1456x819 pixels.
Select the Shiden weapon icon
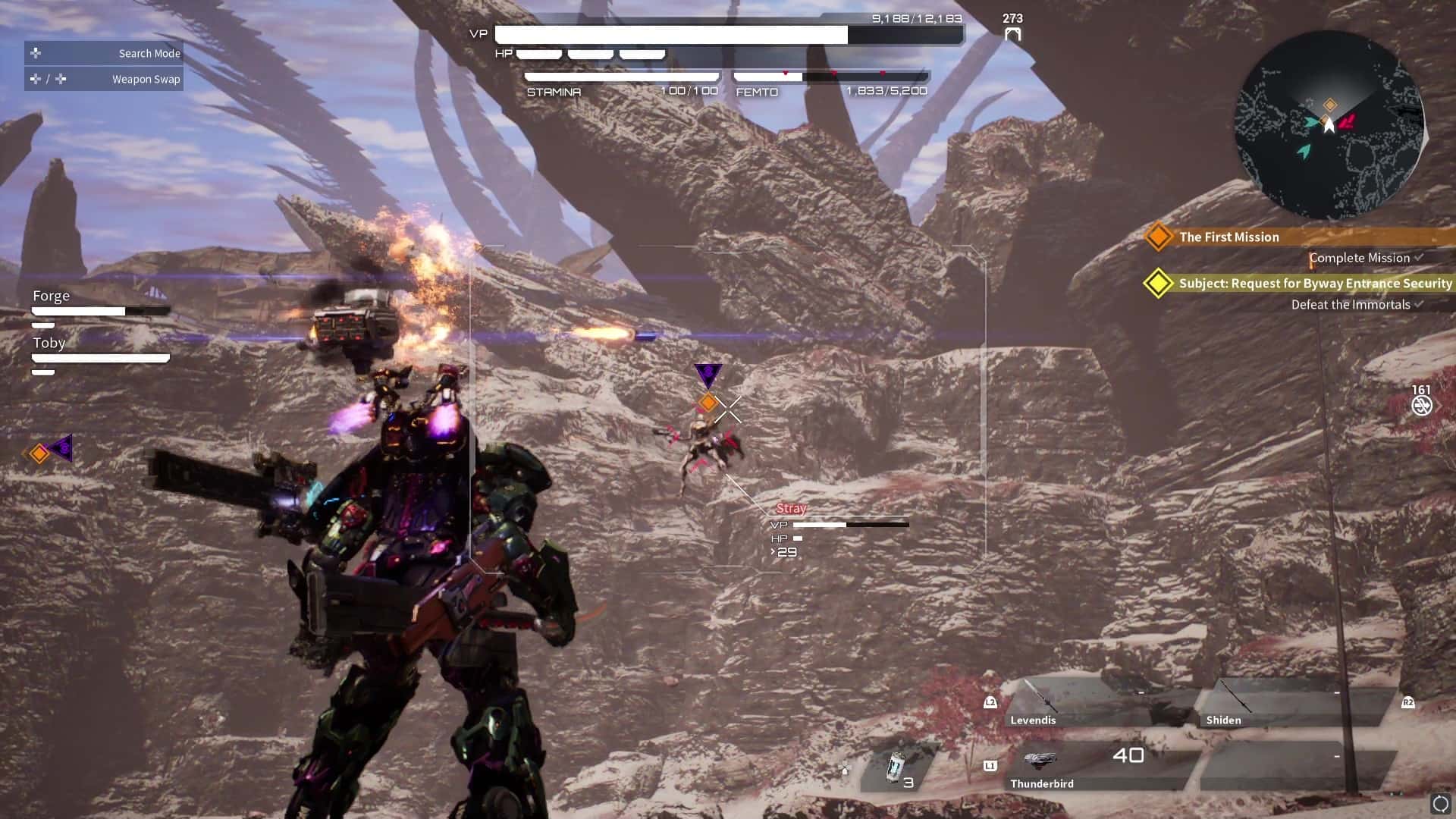pyautogui.click(x=1234, y=694)
